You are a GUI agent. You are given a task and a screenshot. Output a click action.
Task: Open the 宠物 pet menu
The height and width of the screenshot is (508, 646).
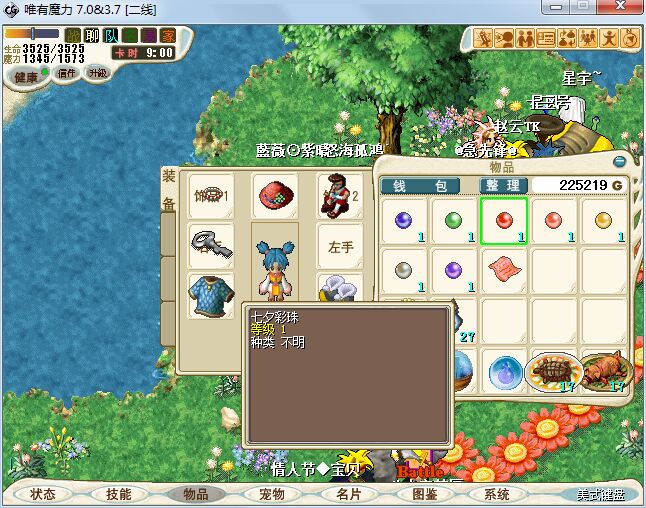click(x=271, y=494)
